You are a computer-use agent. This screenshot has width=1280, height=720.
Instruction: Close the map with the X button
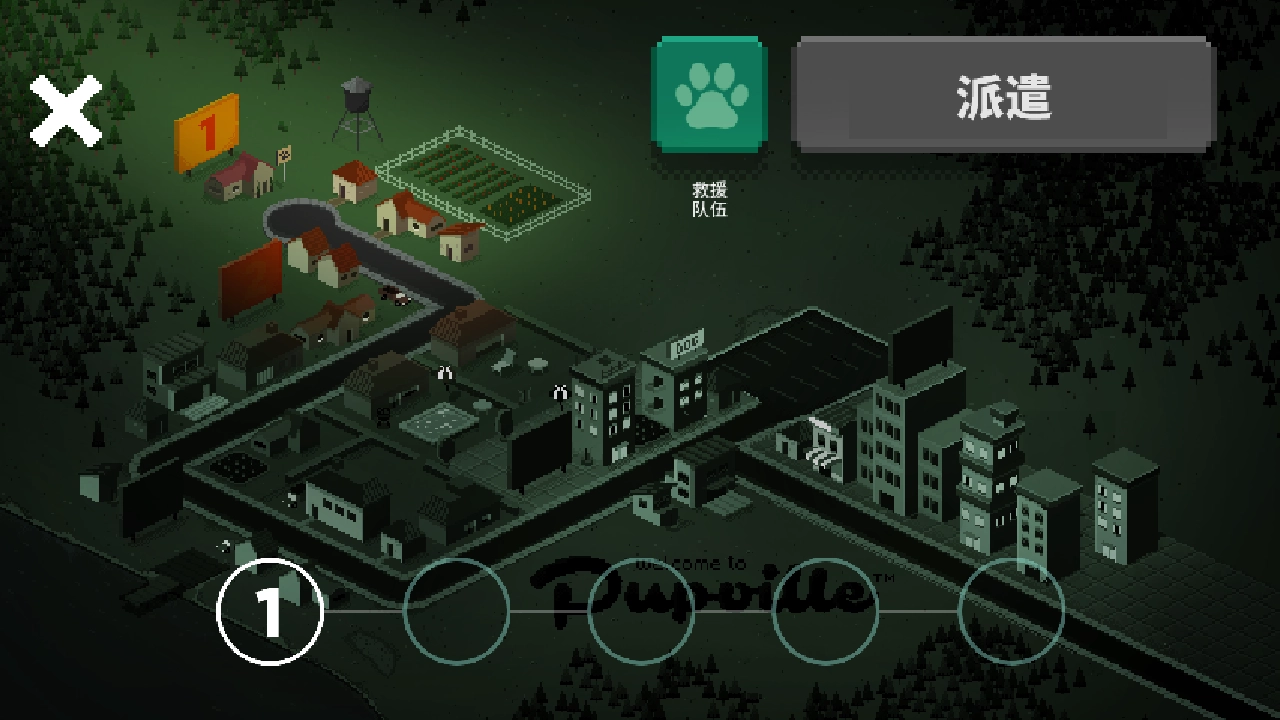click(66, 112)
